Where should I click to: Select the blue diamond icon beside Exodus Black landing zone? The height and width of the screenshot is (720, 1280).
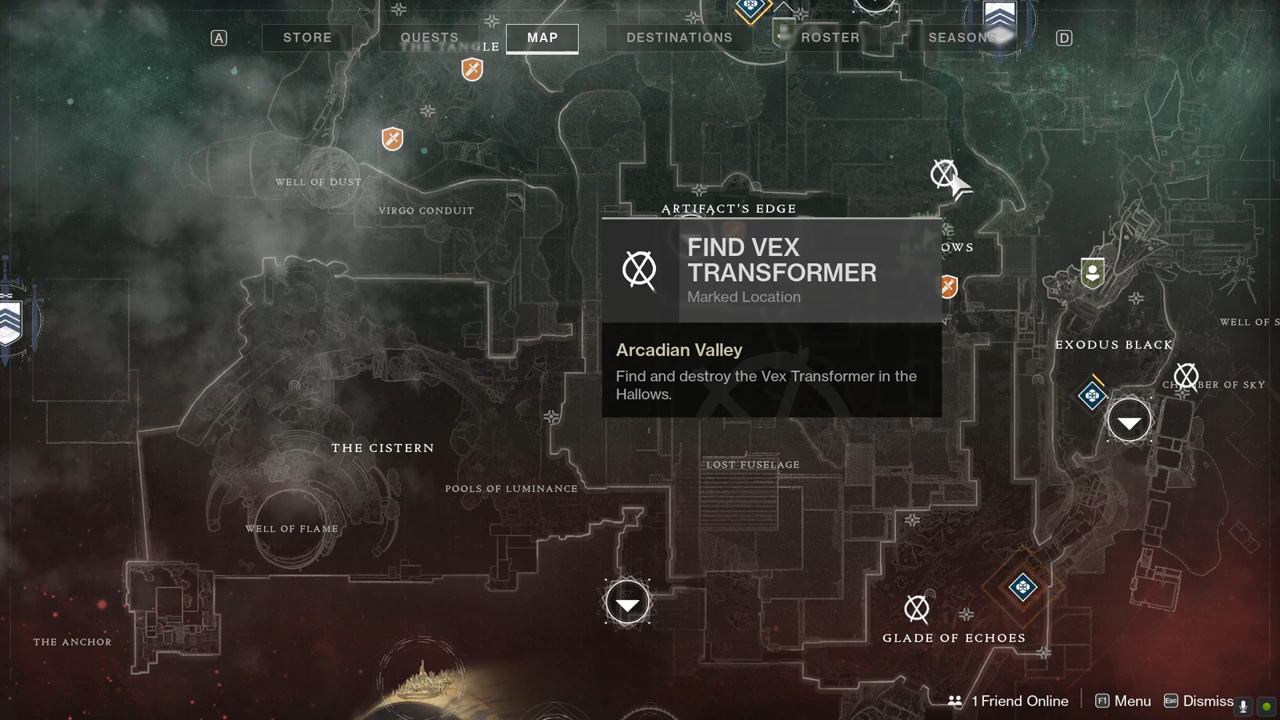click(x=1092, y=396)
